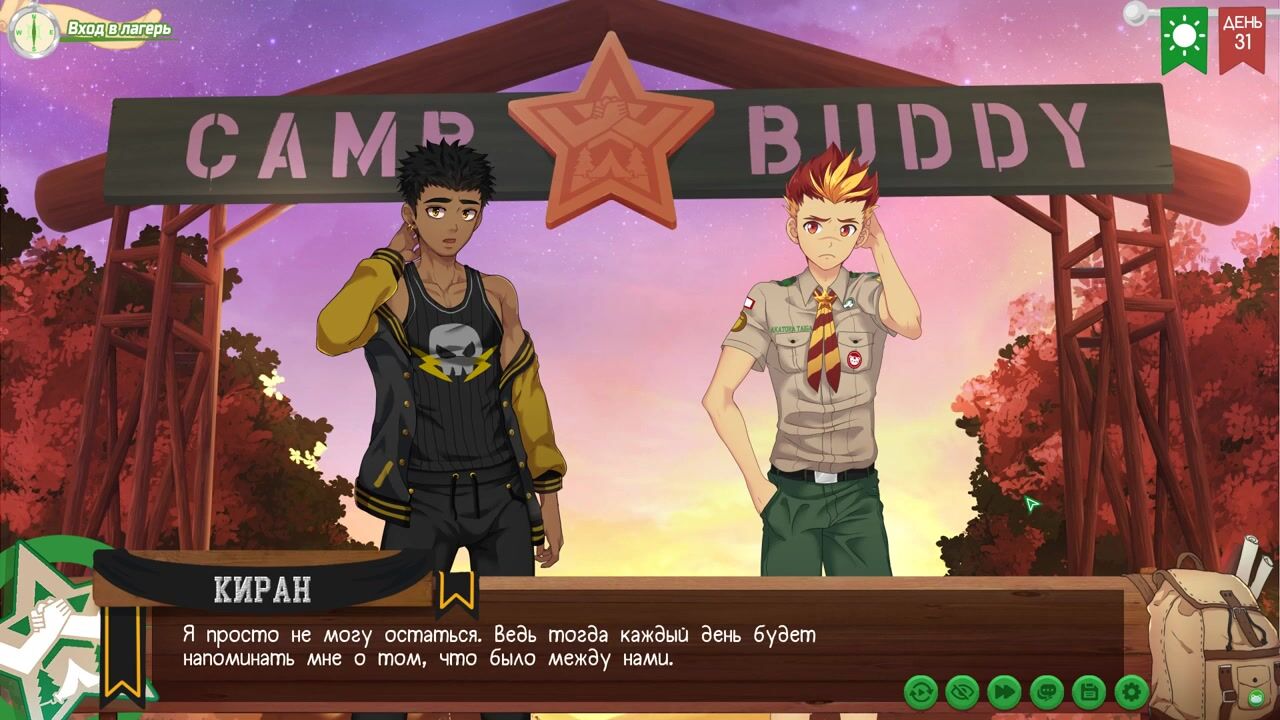Toggle auto-play with the circular arrows button
Viewport: 1280px width, 720px height.
(921, 691)
